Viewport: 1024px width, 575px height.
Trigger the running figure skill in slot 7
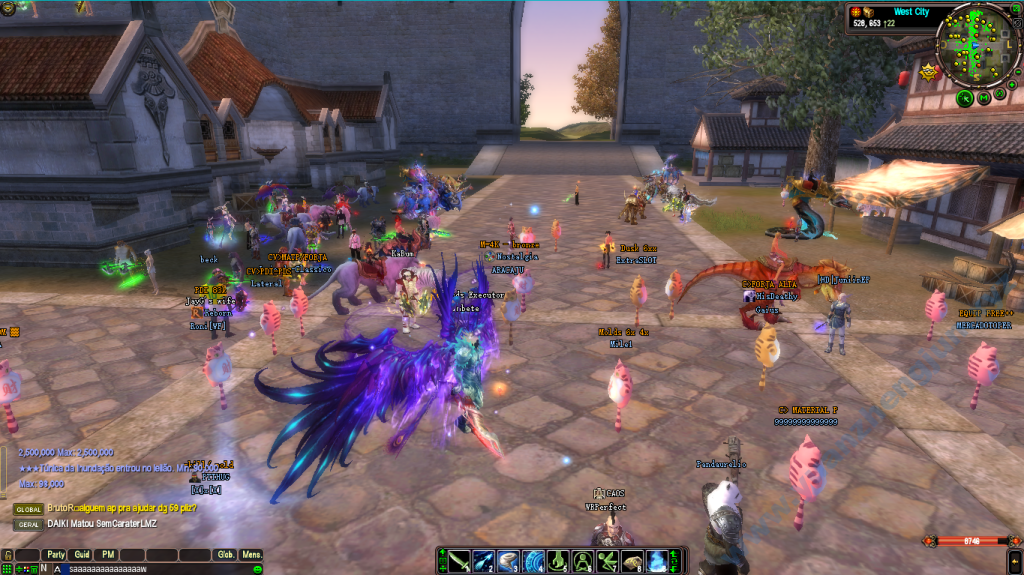607,561
